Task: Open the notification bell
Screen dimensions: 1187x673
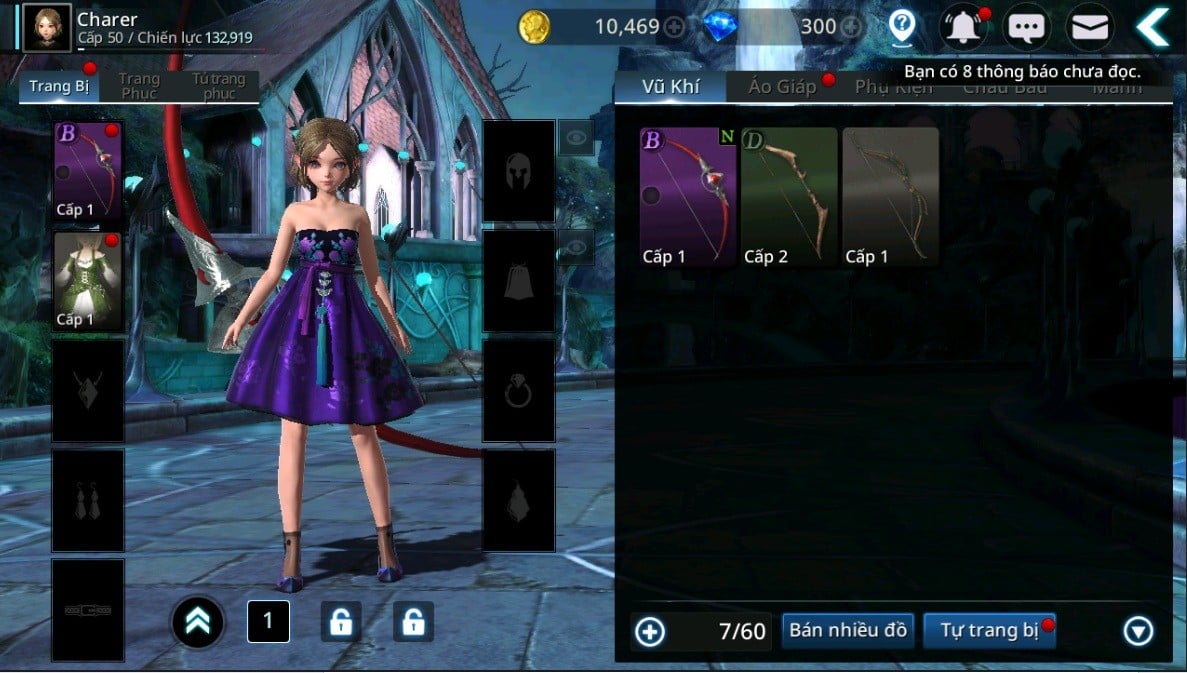Action: click(964, 27)
